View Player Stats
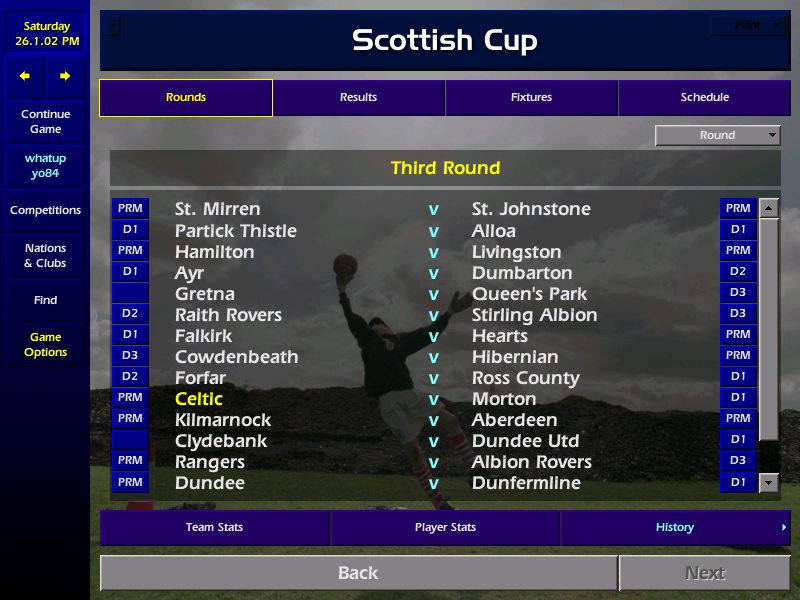 pos(445,527)
